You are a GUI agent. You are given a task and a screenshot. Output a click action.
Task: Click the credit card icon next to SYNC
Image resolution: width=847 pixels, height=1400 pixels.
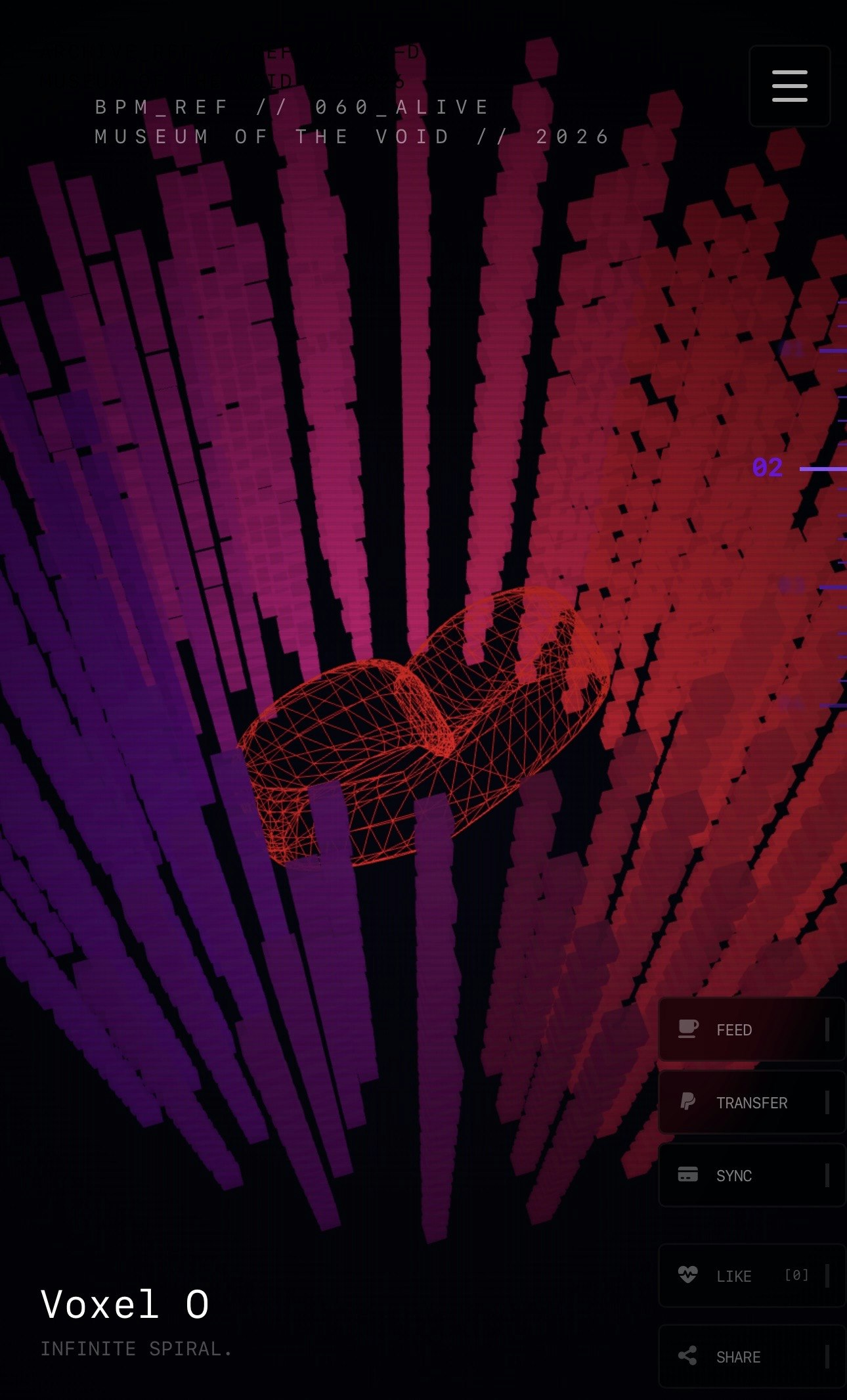pos(687,1175)
